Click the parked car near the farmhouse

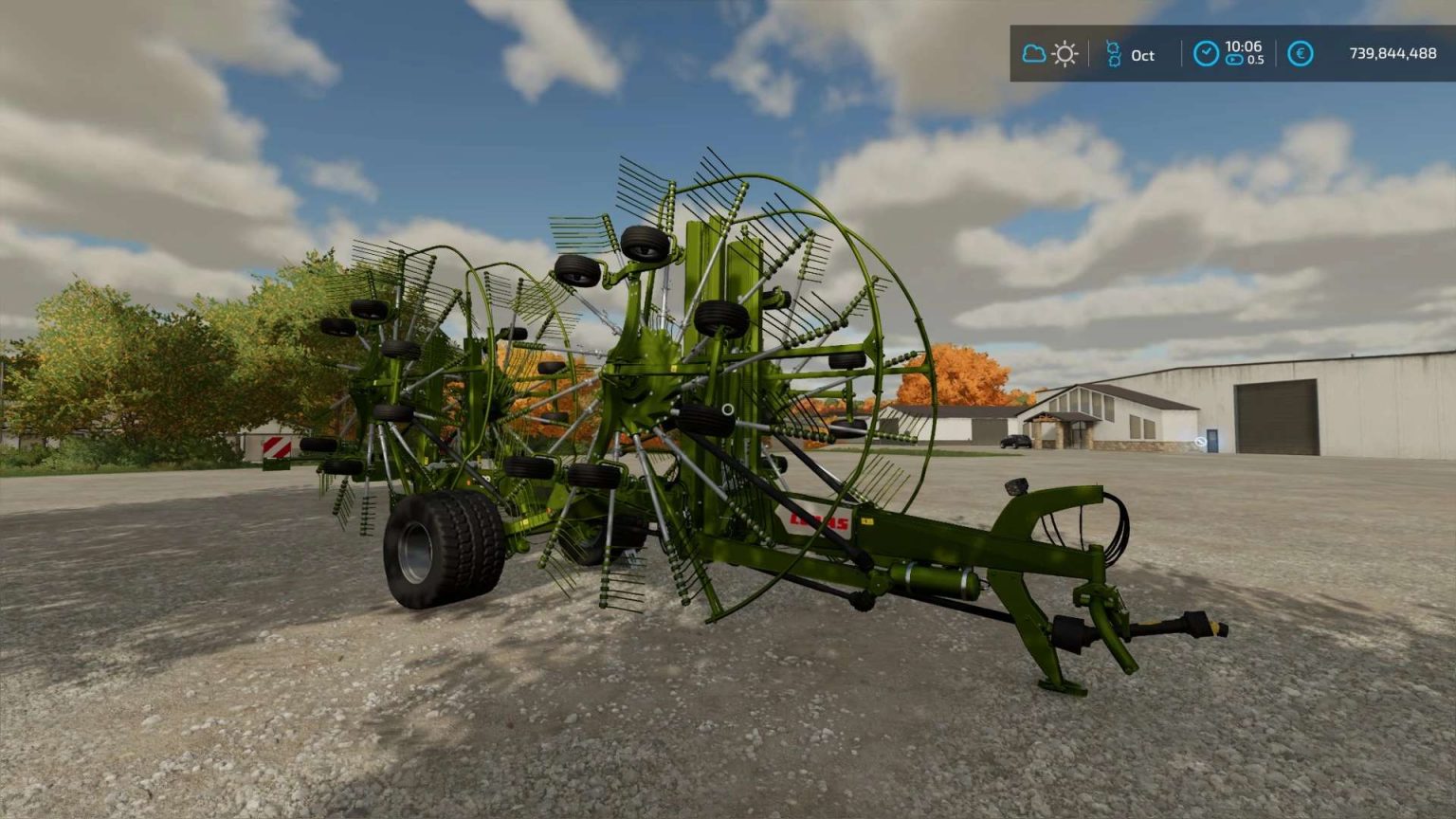[x=1016, y=442]
